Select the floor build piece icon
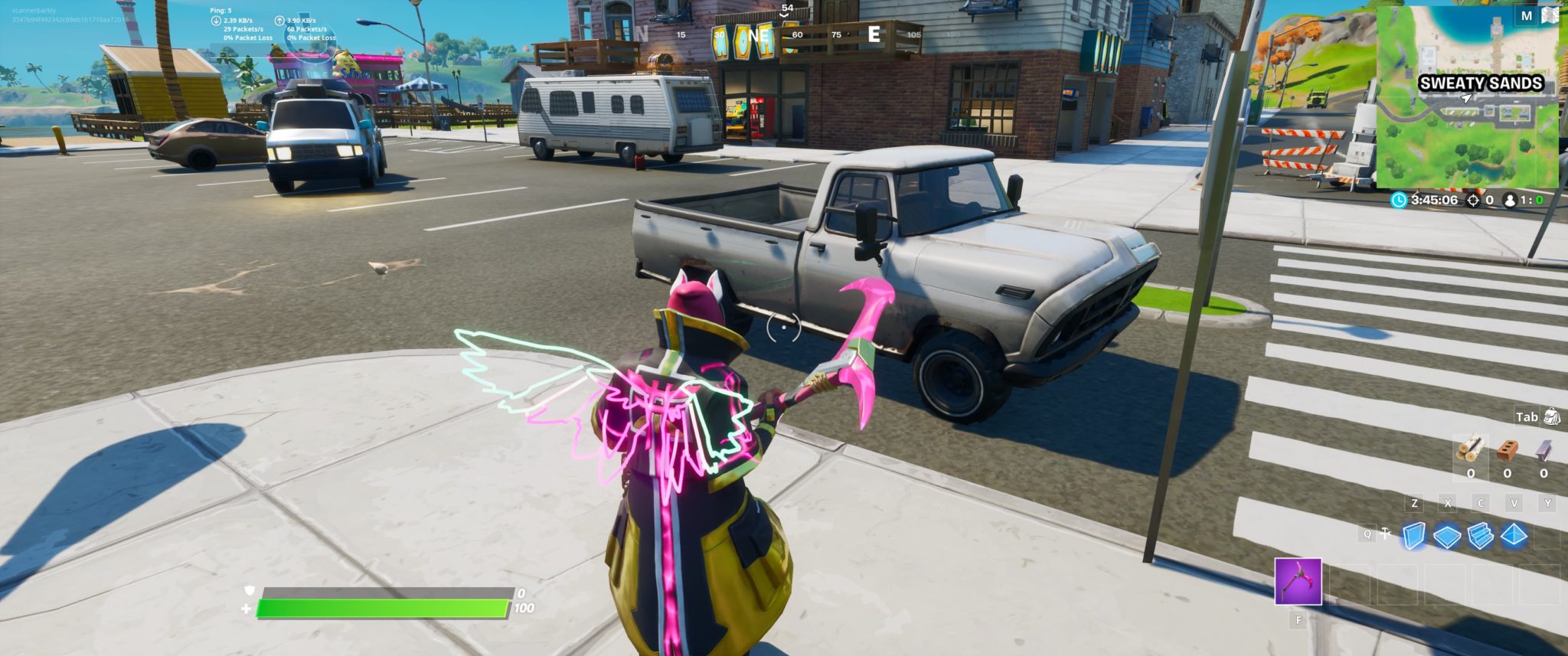Viewport: 1568px width, 656px height. pyautogui.click(x=1446, y=535)
